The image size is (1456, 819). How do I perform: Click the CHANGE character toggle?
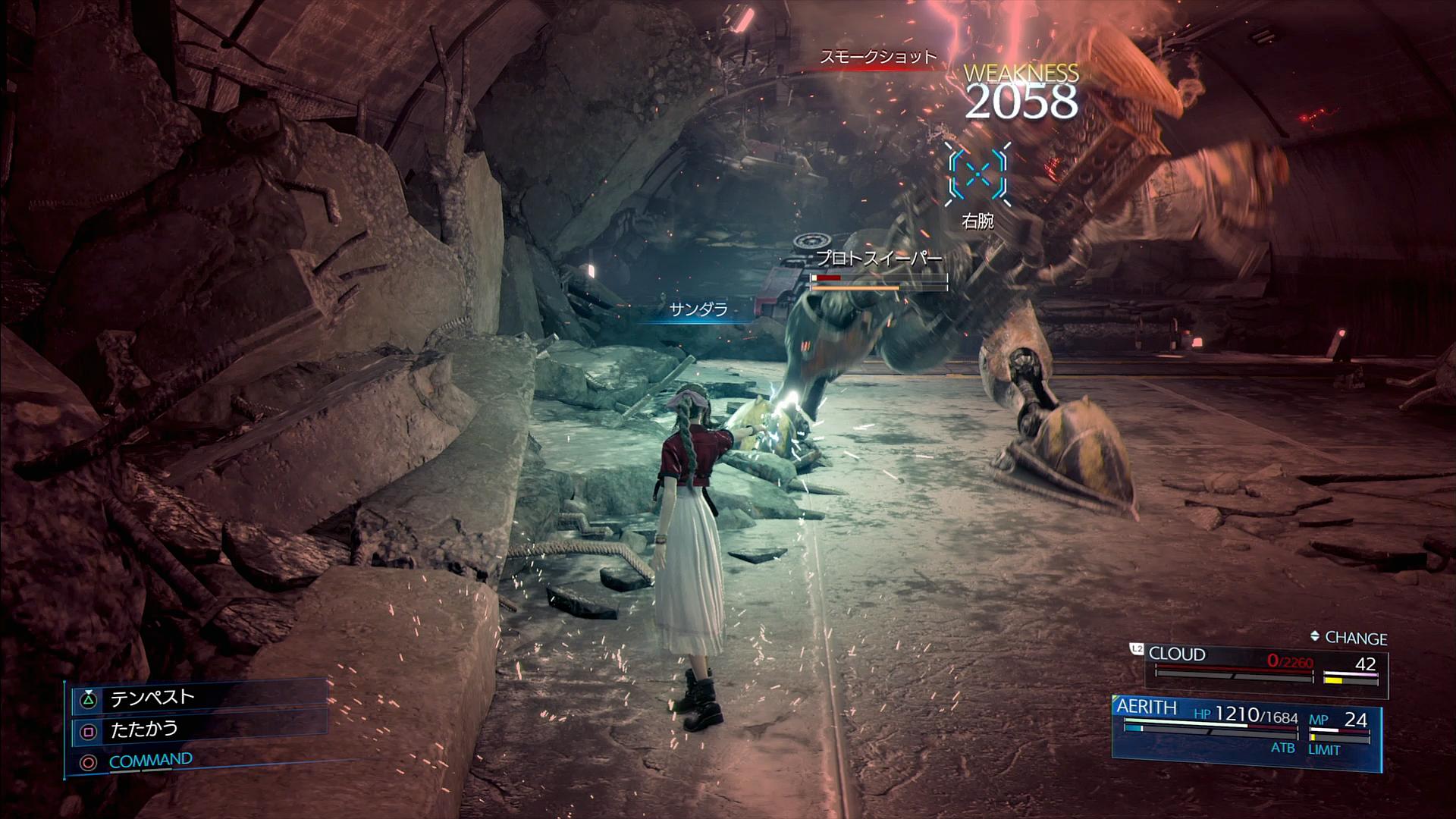click(x=1348, y=639)
